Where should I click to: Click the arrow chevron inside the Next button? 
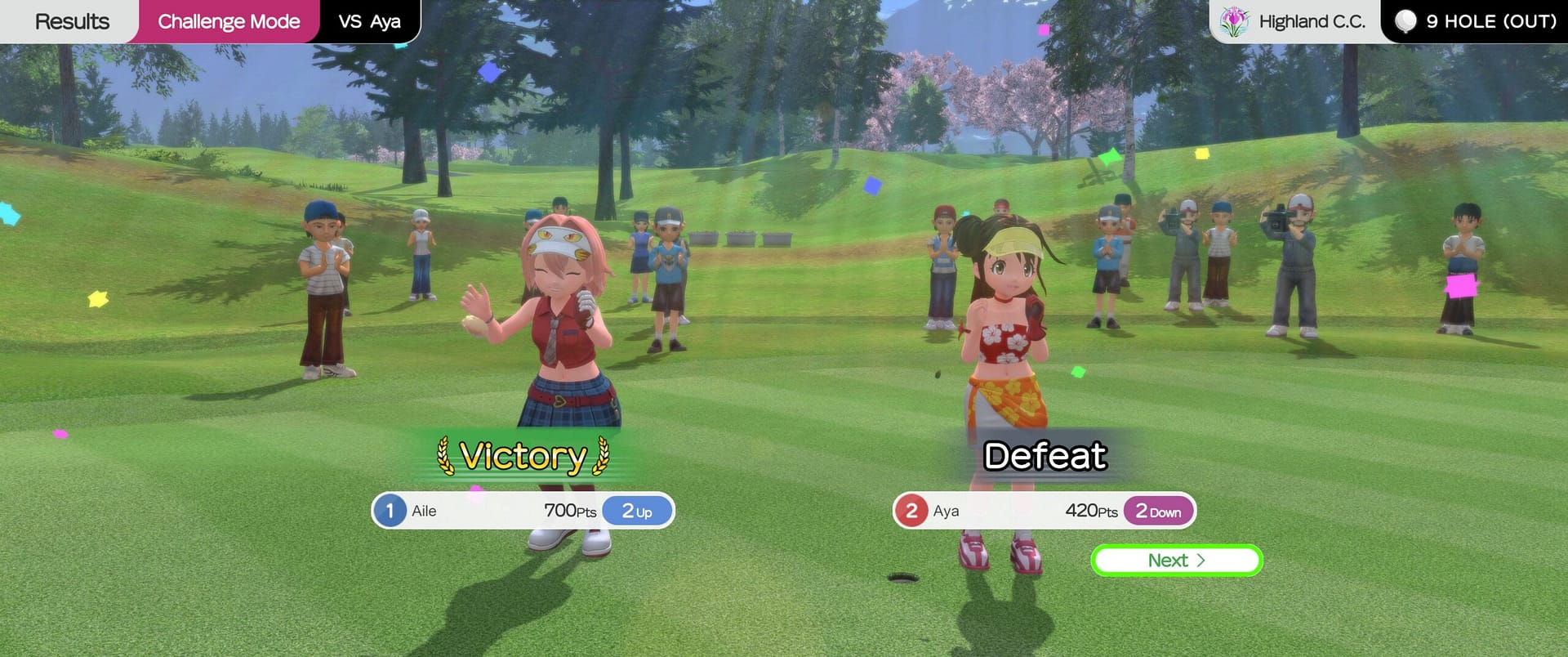1202,561
